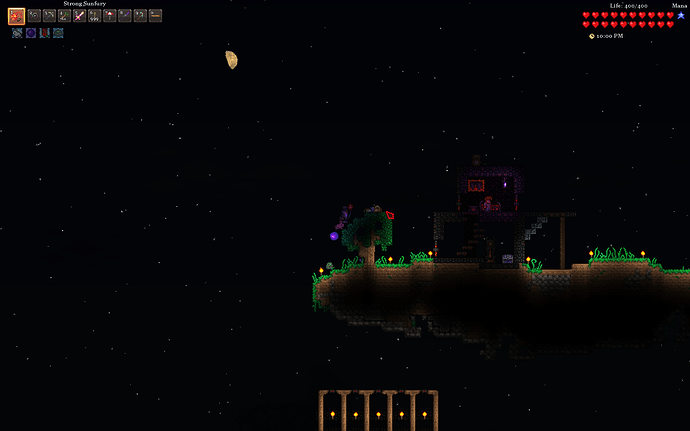
Task: Select the purple staff hotbar slot
Action: (x=125, y=16)
